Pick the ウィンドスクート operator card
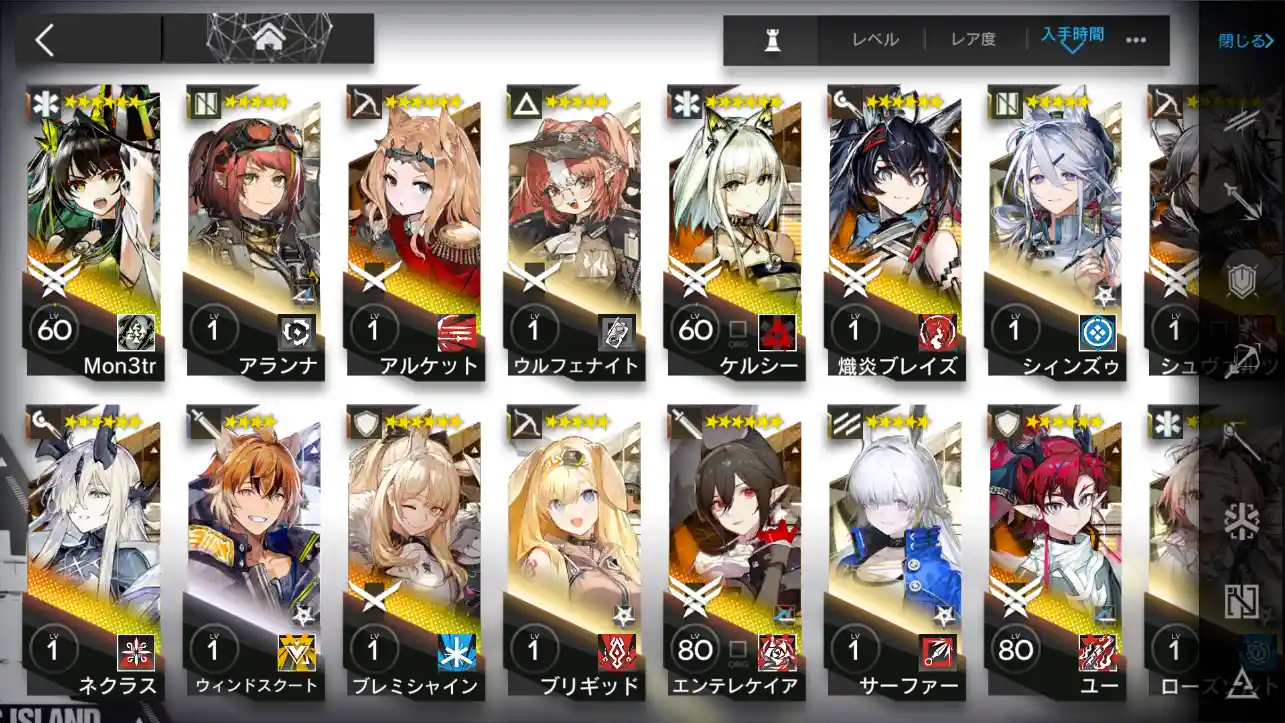Image resolution: width=1285 pixels, height=723 pixels. coord(255,550)
